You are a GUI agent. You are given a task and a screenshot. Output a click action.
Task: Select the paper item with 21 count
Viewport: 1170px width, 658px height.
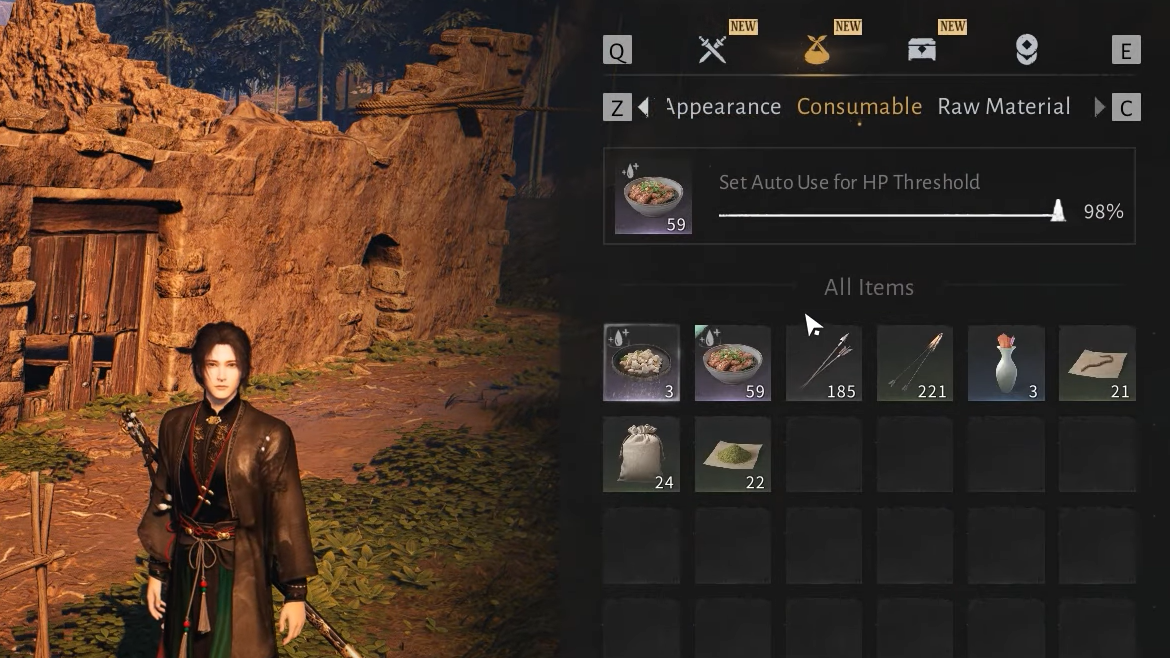click(x=1097, y=363)
